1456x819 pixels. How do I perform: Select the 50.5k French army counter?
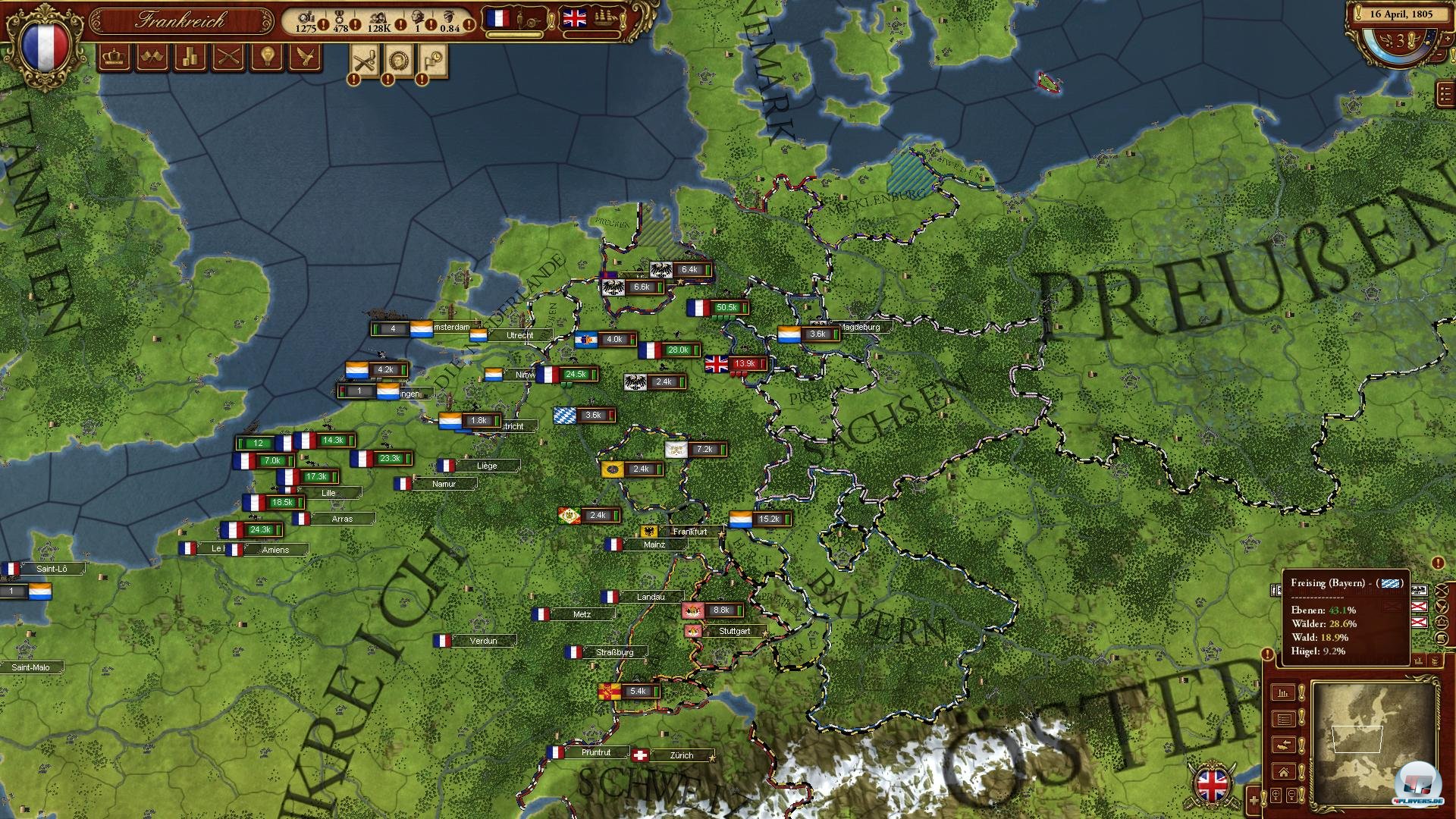pyautogui.click(x=716, y=309)
